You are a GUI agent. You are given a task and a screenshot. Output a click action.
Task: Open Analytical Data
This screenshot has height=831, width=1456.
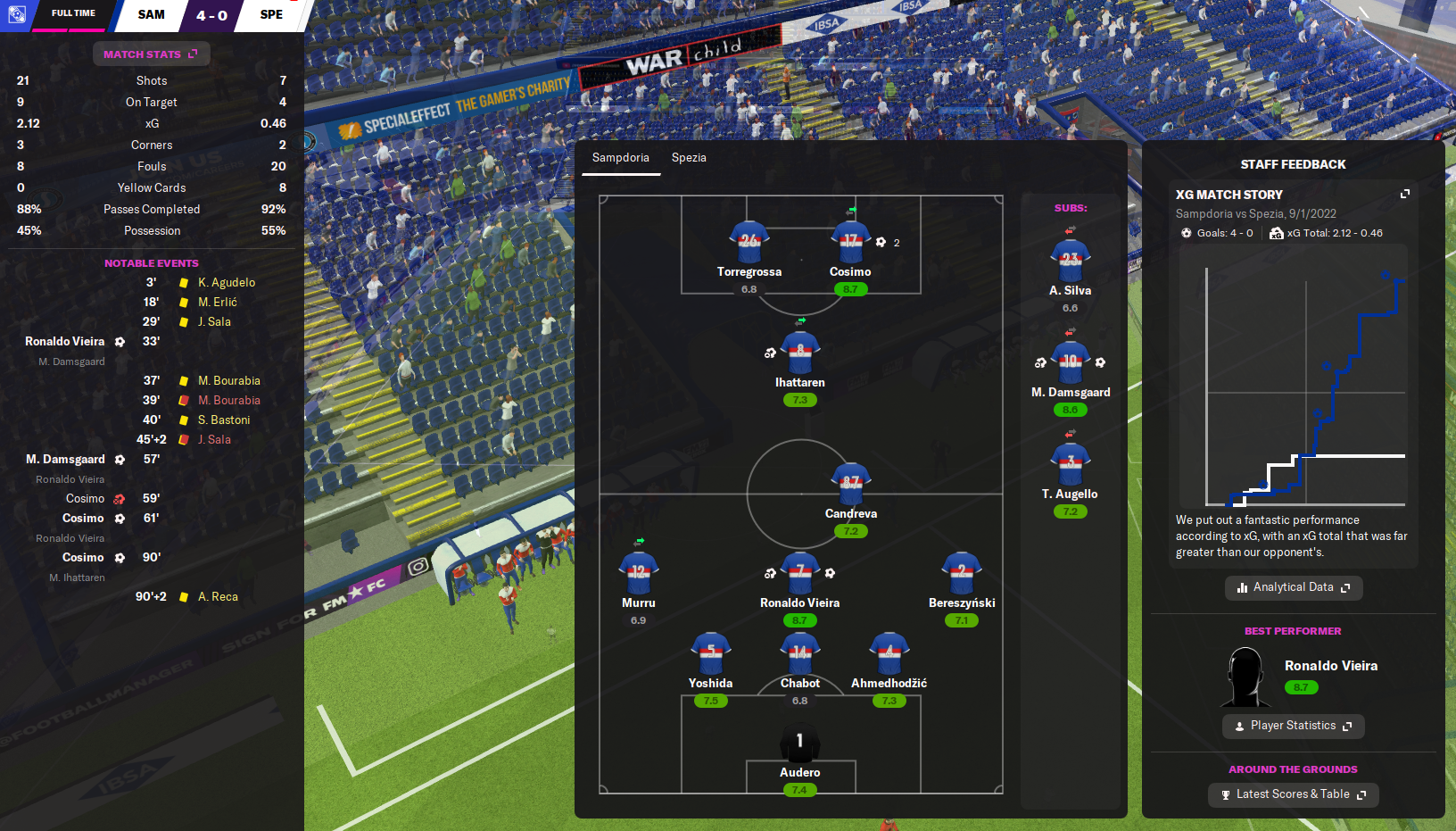coord(1293,587)
